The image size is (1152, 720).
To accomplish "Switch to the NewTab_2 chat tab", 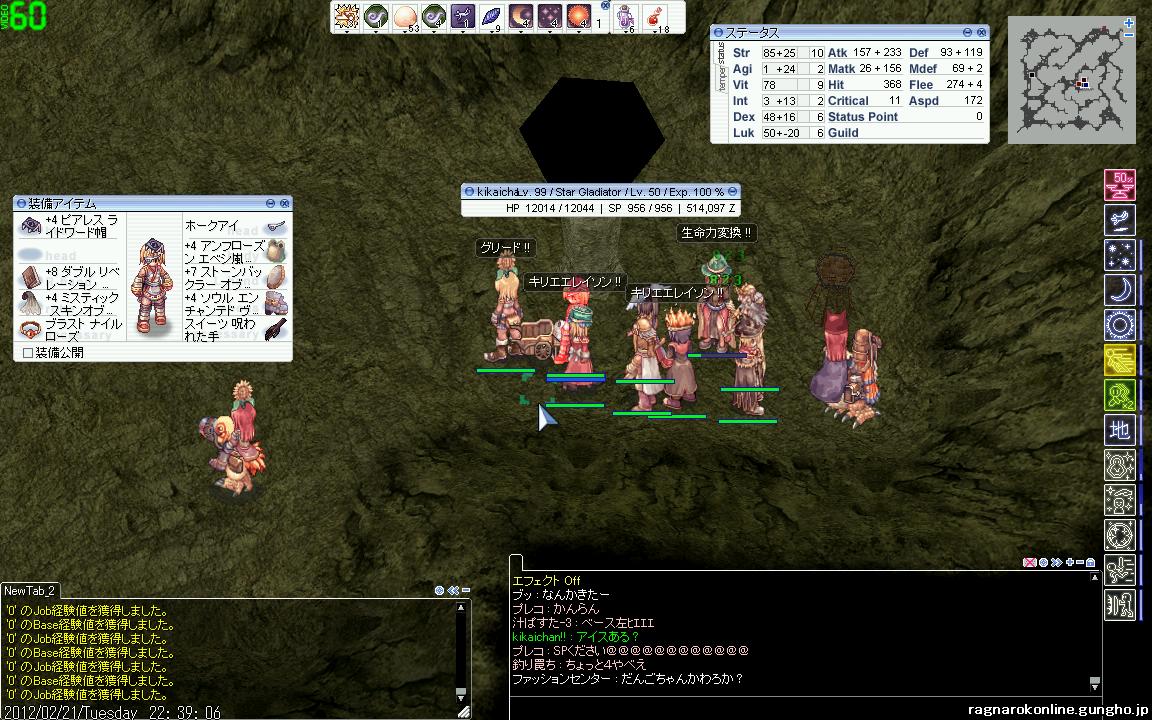I will 30,591.
